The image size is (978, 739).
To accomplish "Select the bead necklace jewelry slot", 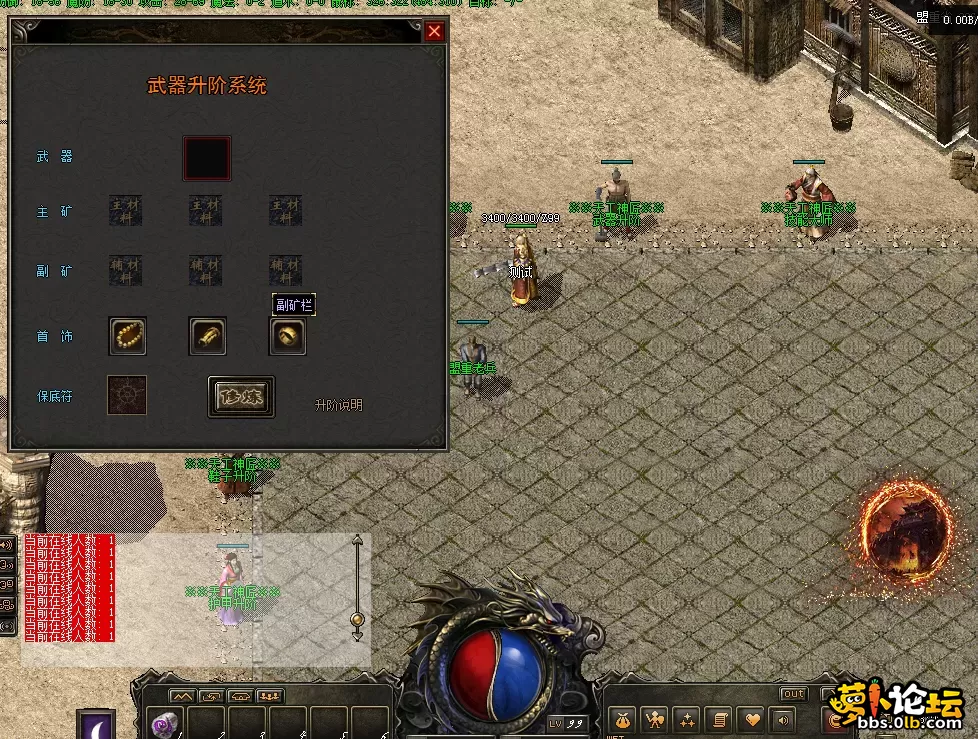I will point(128,337).
